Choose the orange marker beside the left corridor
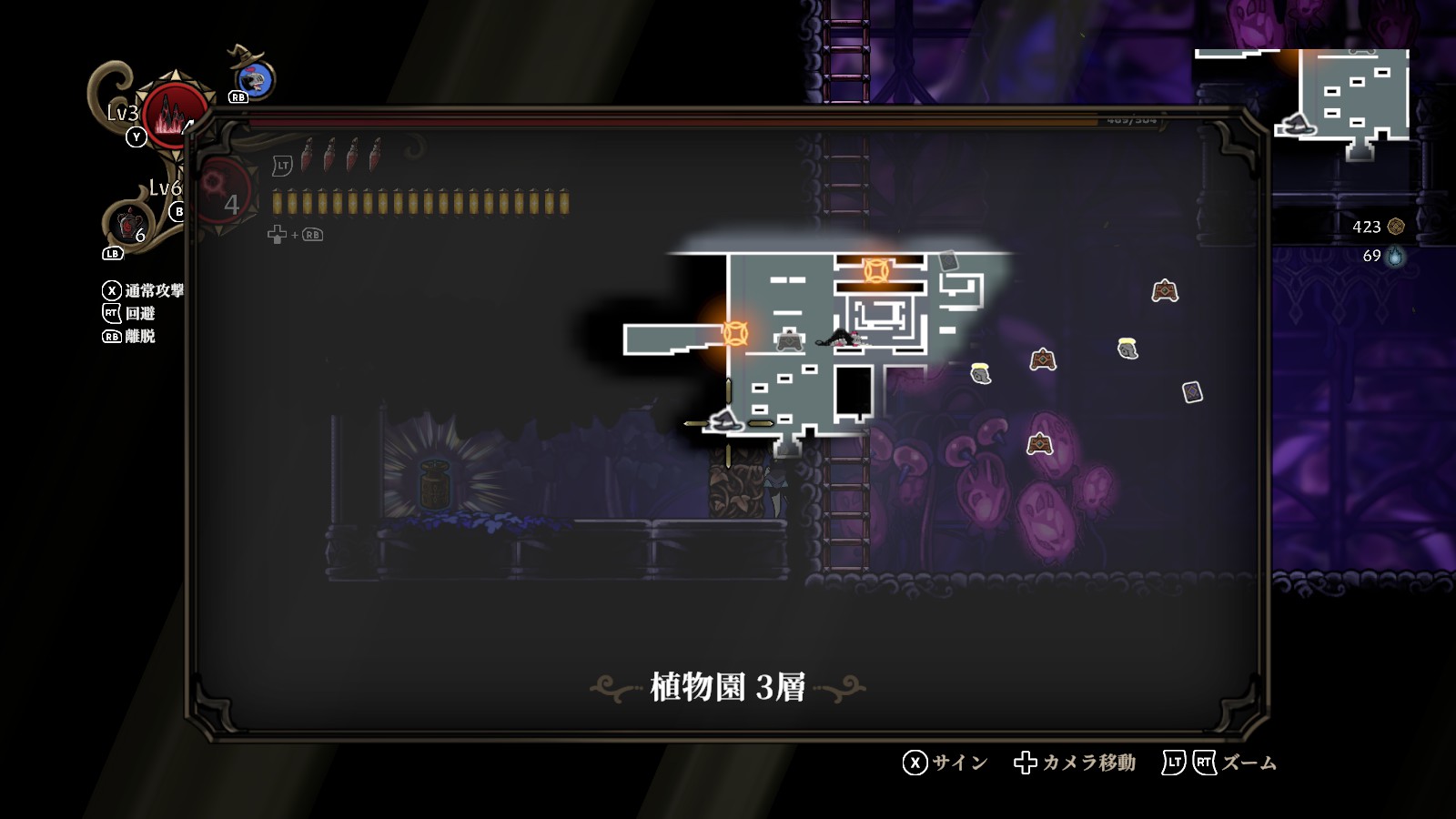The width and height of the screenshot is (1456, 819). point(735,333)
